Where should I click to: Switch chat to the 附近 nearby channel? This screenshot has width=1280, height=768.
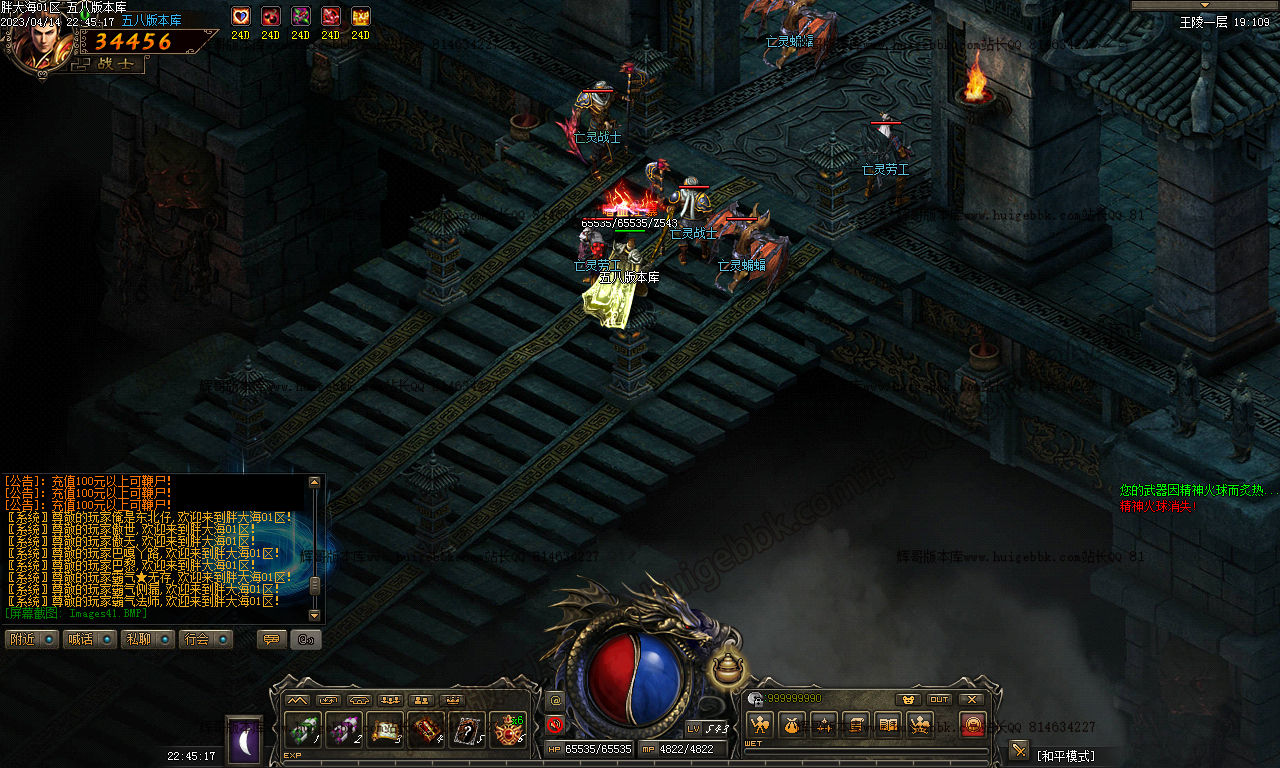coord(31,639)
